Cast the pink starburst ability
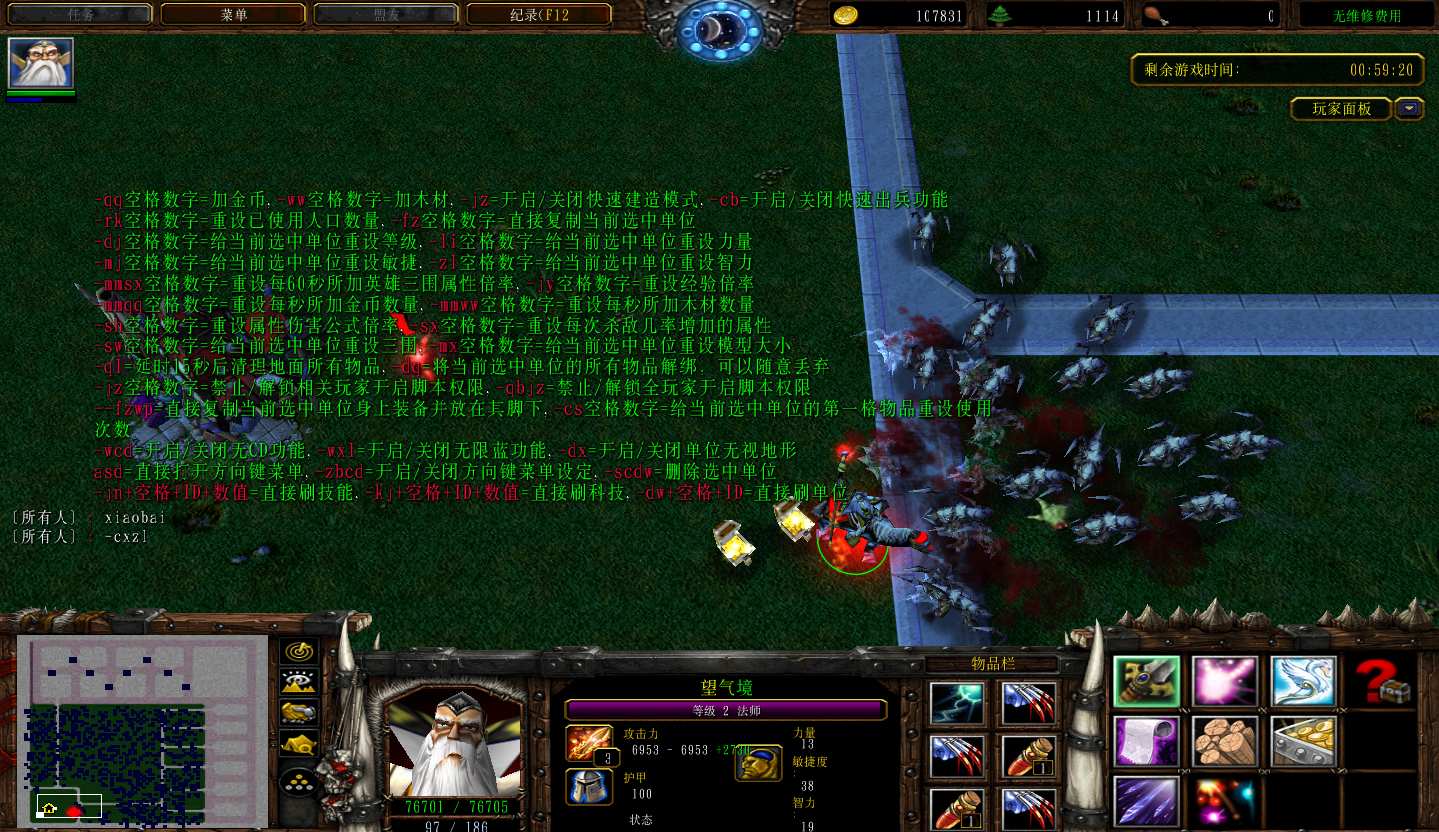This screenshot has height=832, width=1439. click(x=1225, y=681)
